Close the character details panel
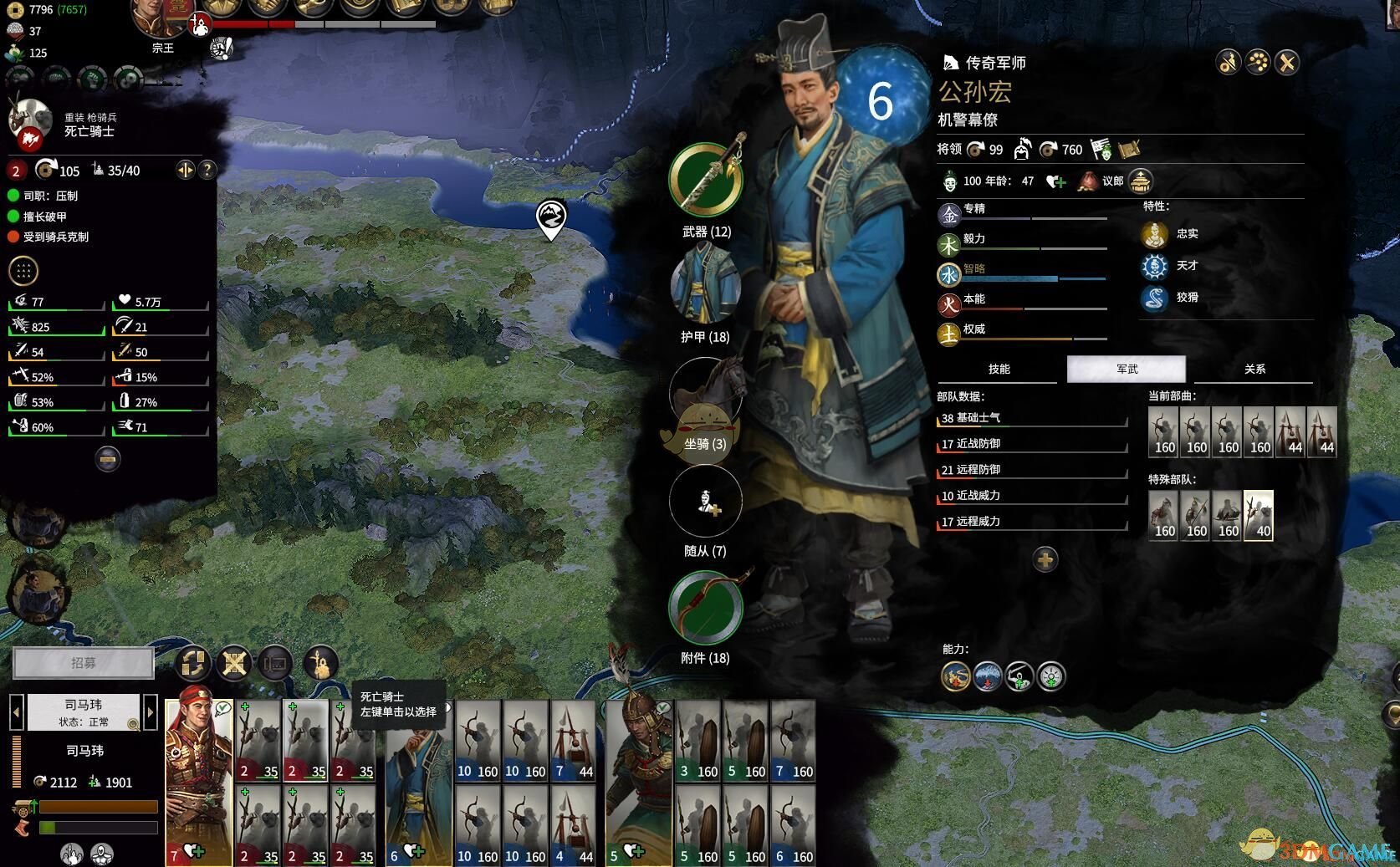This screenshot has width=1400, height=867. 1288,62
